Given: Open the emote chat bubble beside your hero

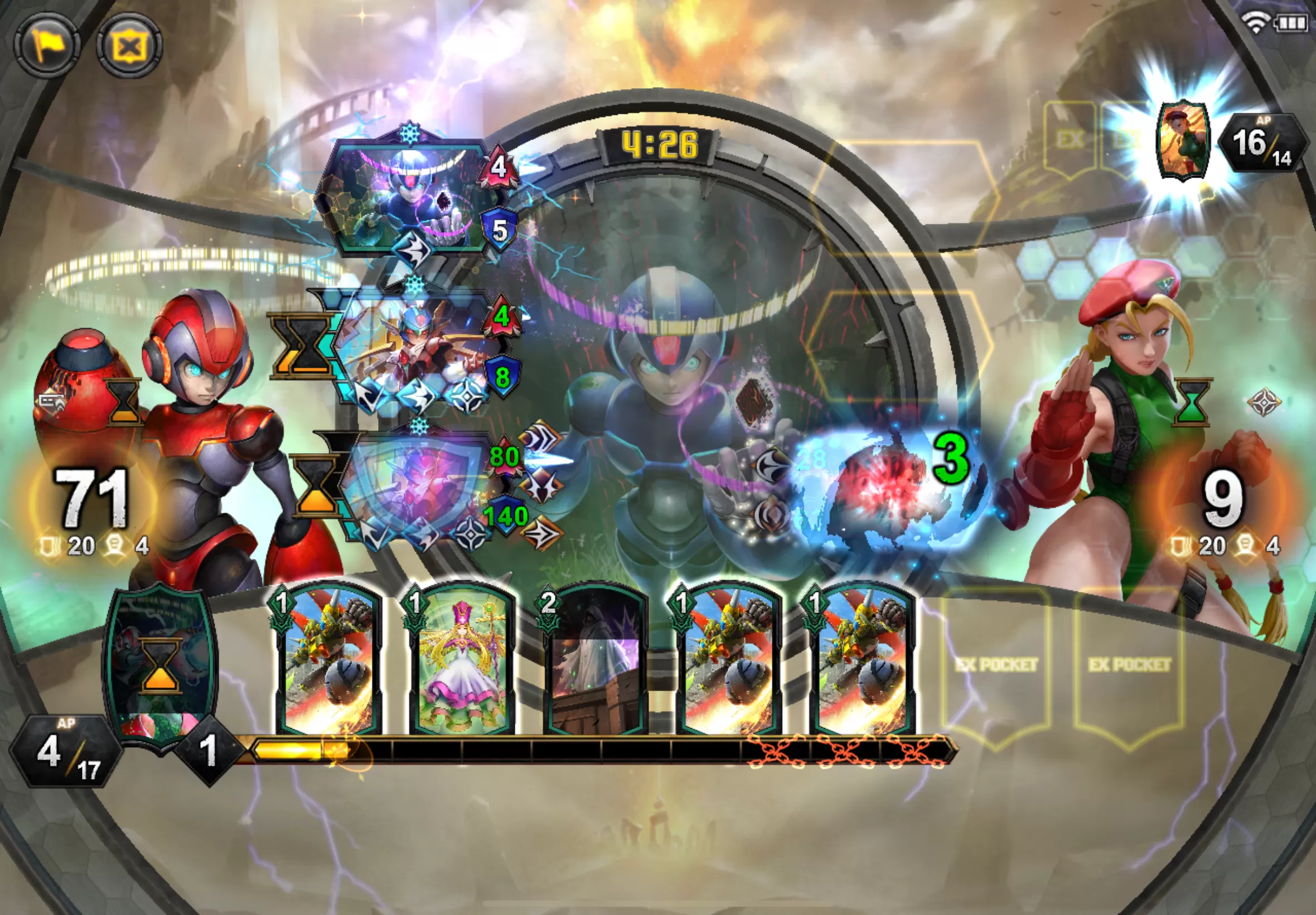Looking at the screenshot, I should click(x=52, y=401).
